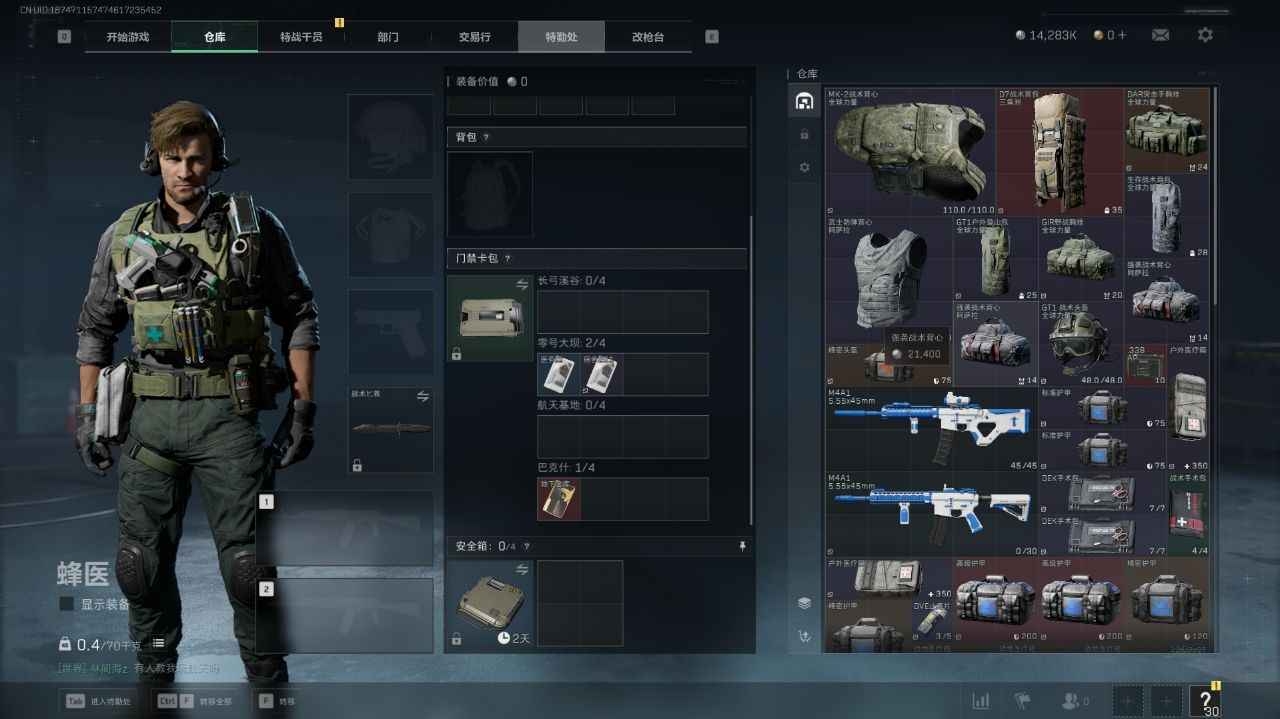Viewport: 1280px width, 719px height.
Task: Open the question mark help button
Action: click(x=1205, y=700)
